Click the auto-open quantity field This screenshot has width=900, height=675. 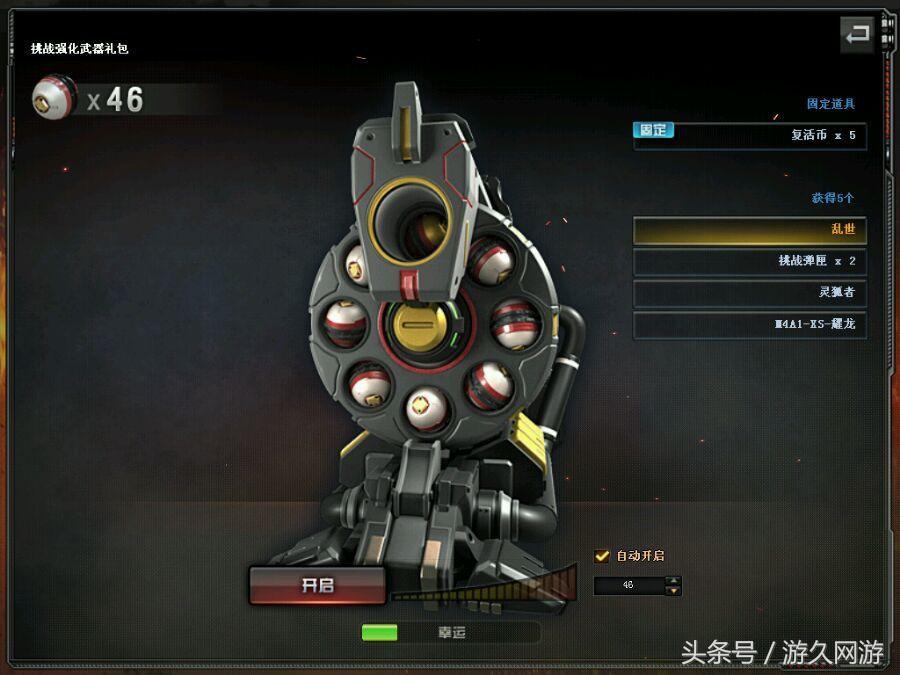coord(629,585)
